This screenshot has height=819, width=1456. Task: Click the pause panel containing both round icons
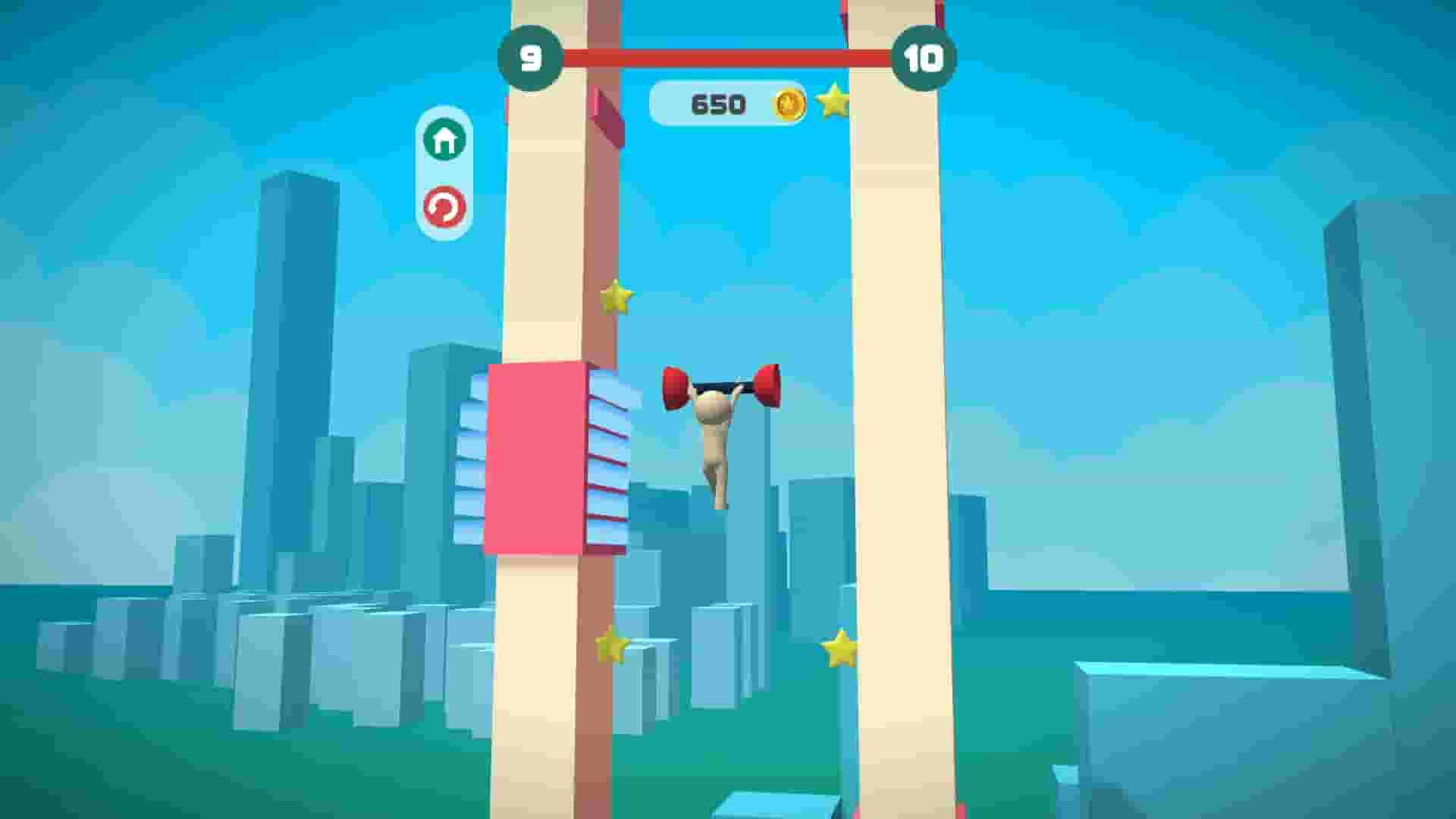coord(445,173)
